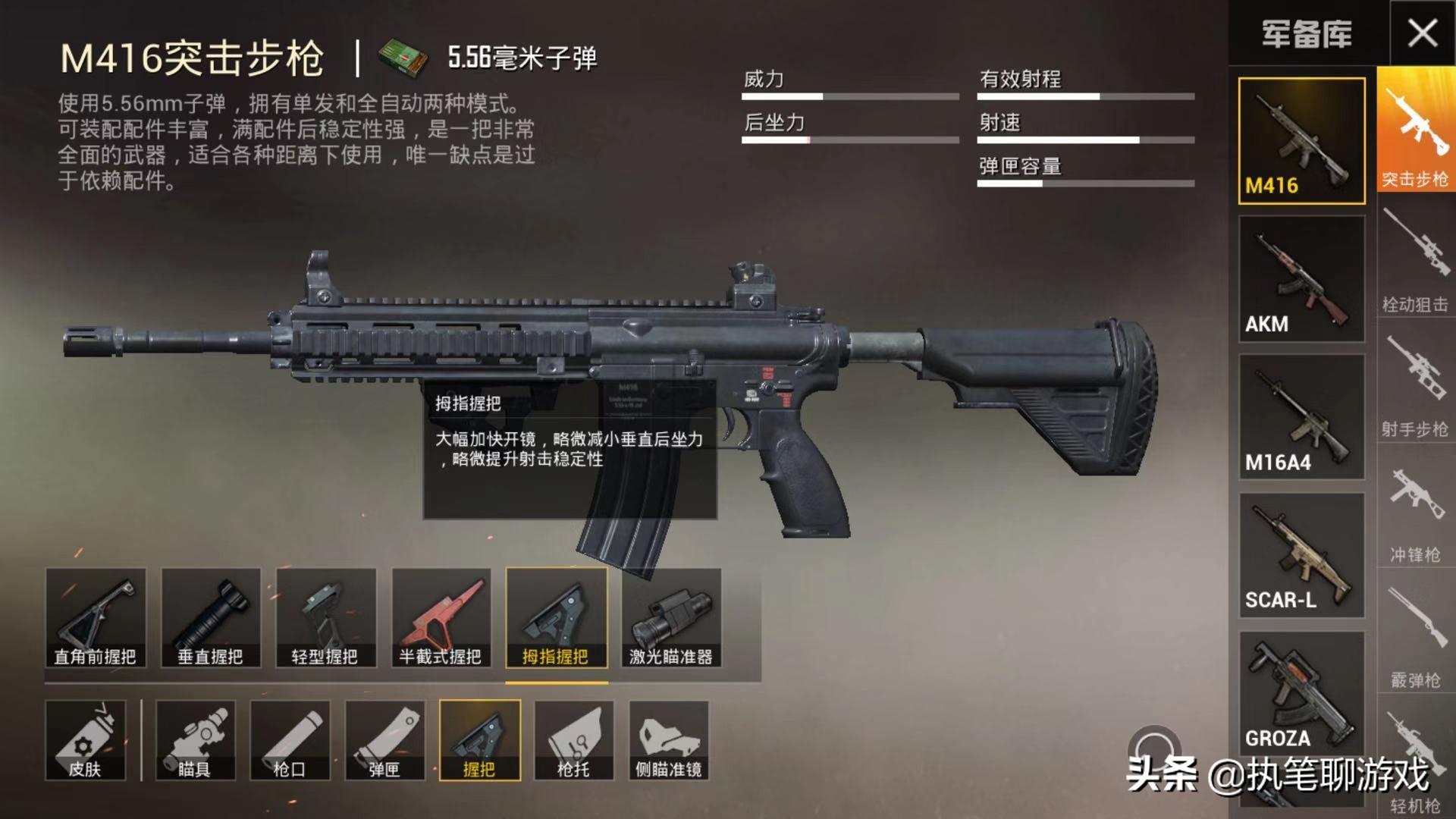Image resolution: width=1456 pixels, height=819 pixels.
Task: Equip the 拇指握把 thumb grip
Action: coord(557,618)
